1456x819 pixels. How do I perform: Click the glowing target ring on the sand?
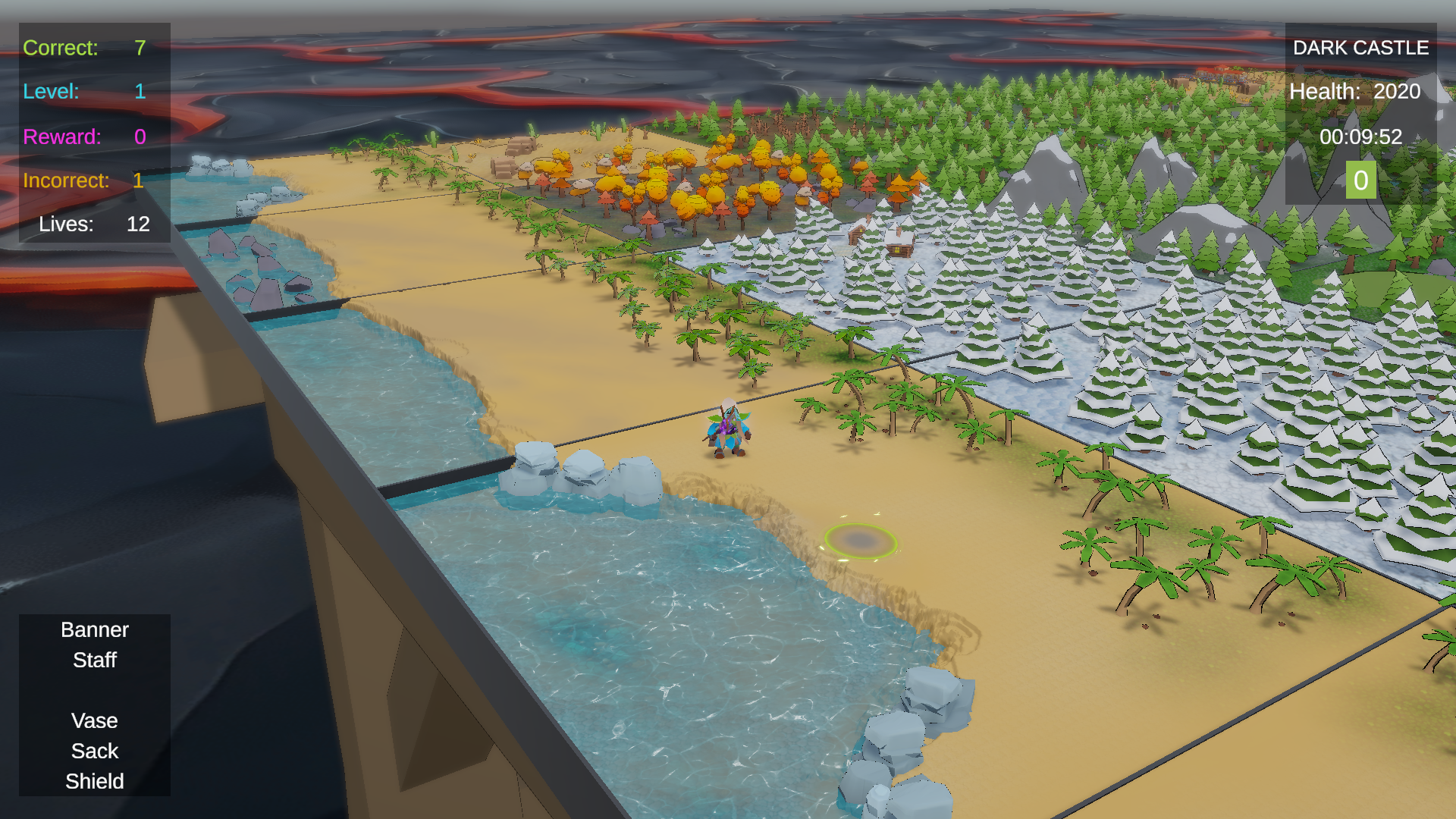pos(861,538)
